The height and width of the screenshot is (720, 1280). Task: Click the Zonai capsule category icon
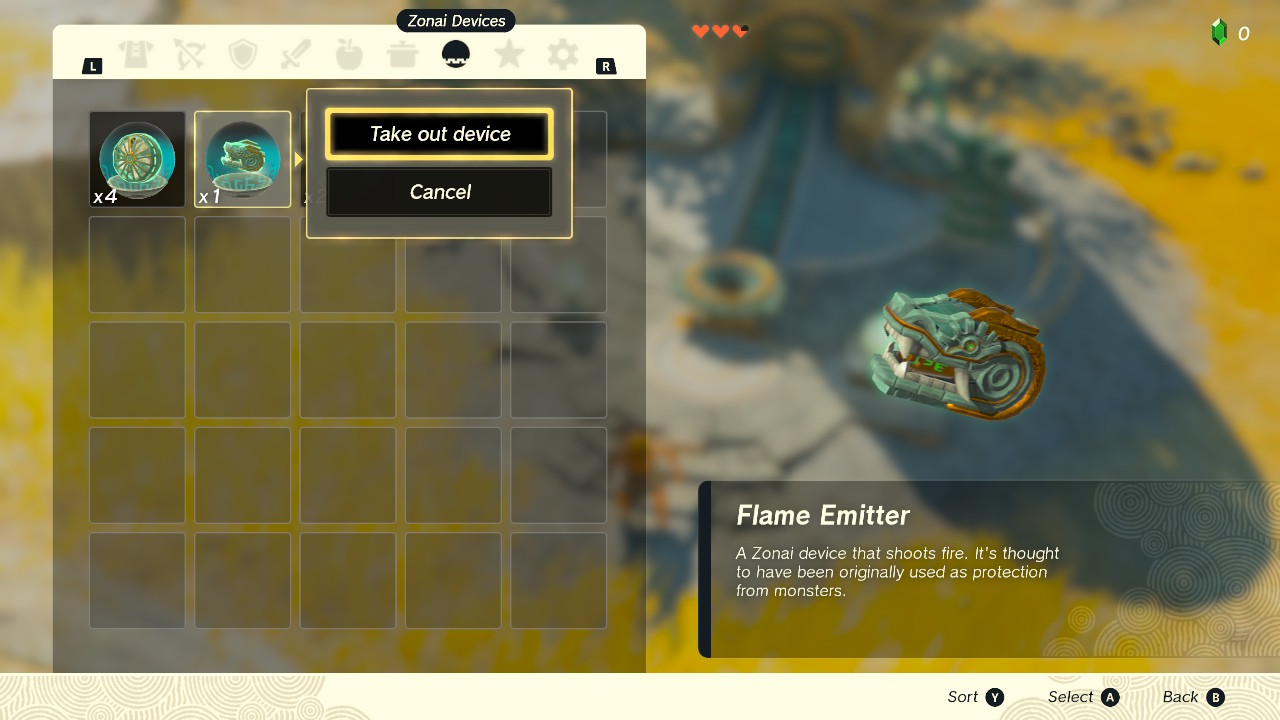455,53
